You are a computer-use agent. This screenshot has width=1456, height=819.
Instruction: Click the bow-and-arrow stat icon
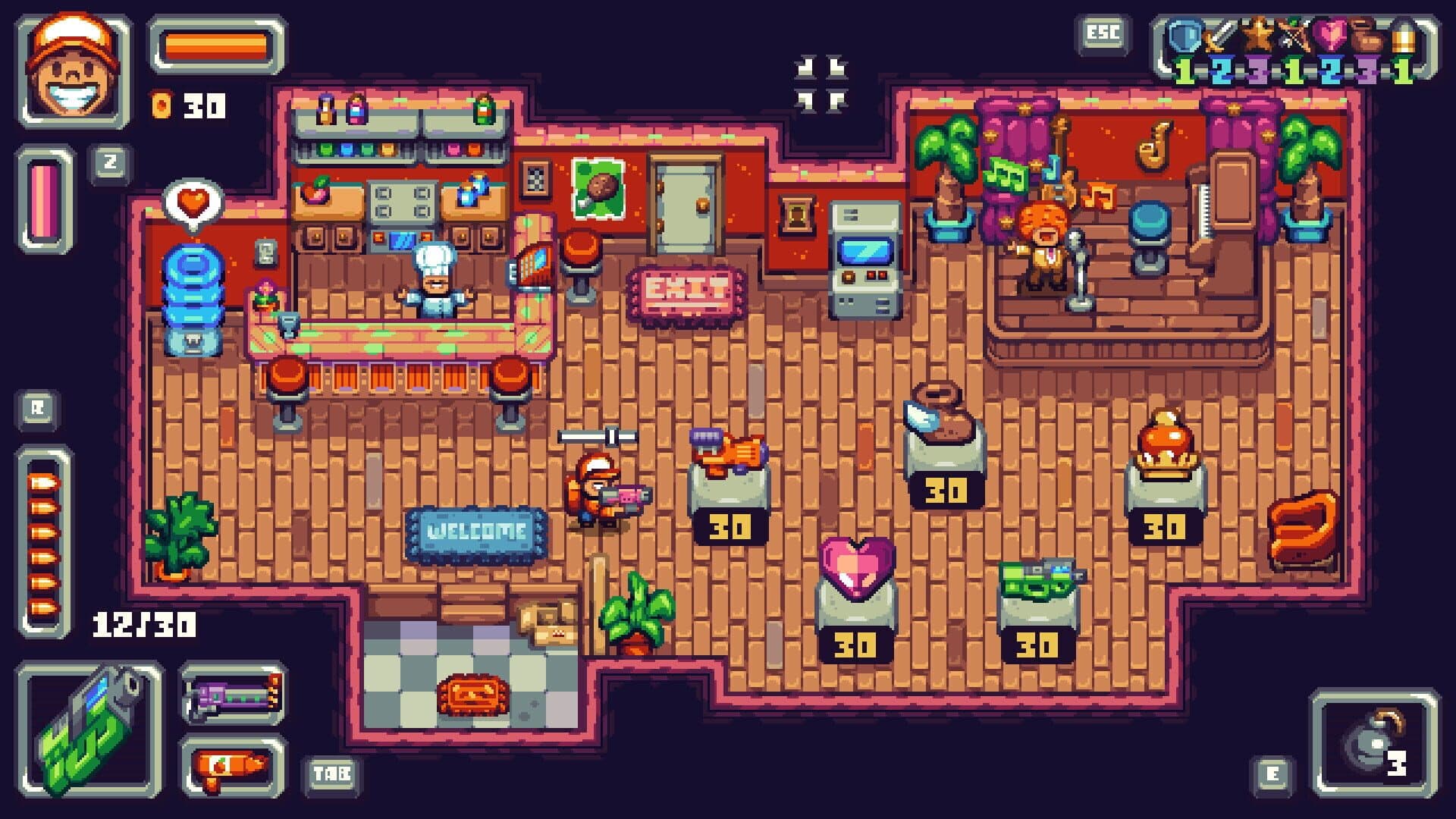click(1294, 34)
